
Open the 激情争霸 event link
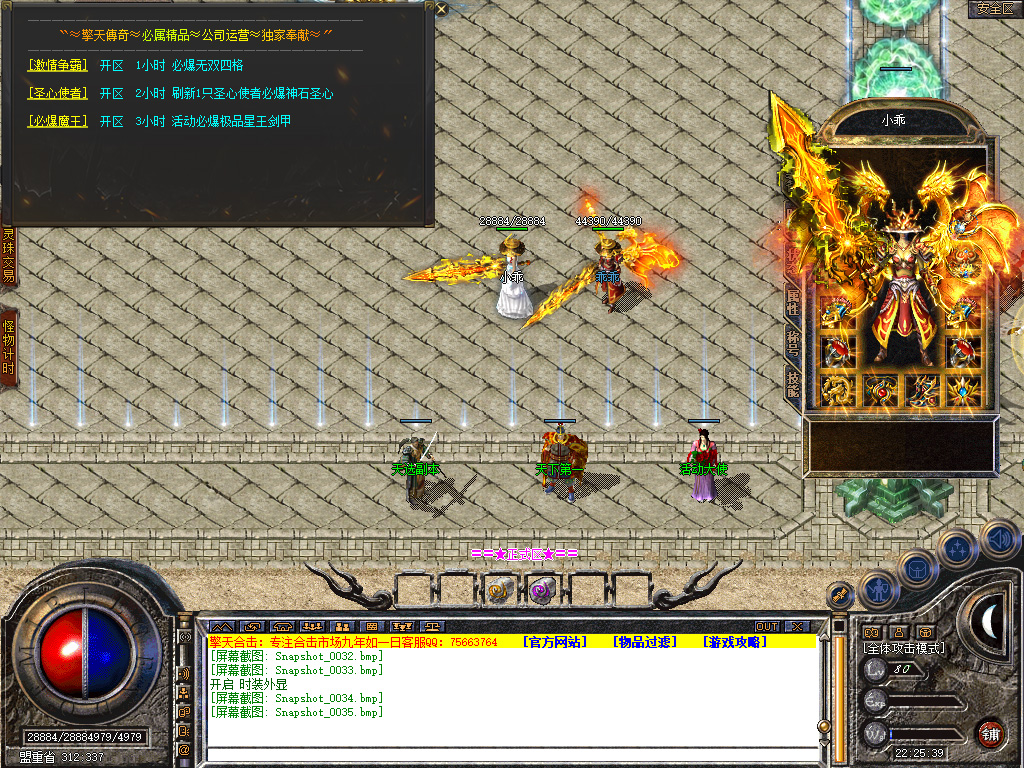pos(58,66)
